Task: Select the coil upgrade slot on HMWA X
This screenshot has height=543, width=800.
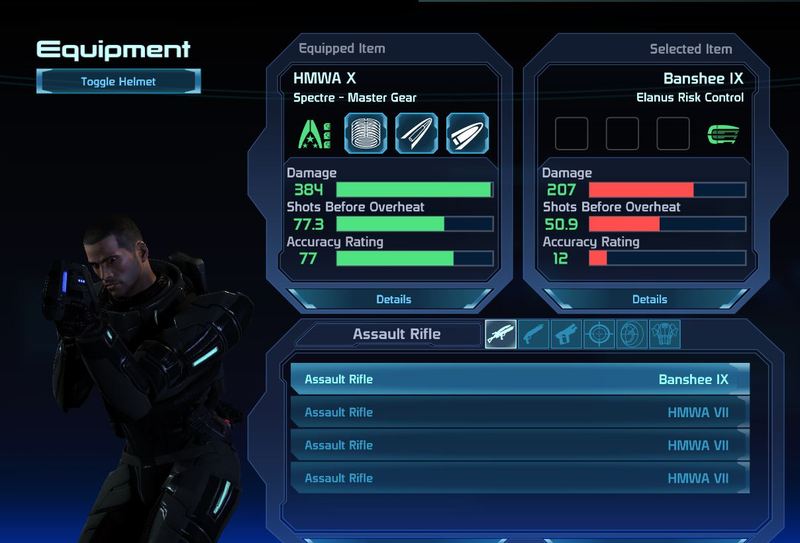Action: (x=366, y=132)
